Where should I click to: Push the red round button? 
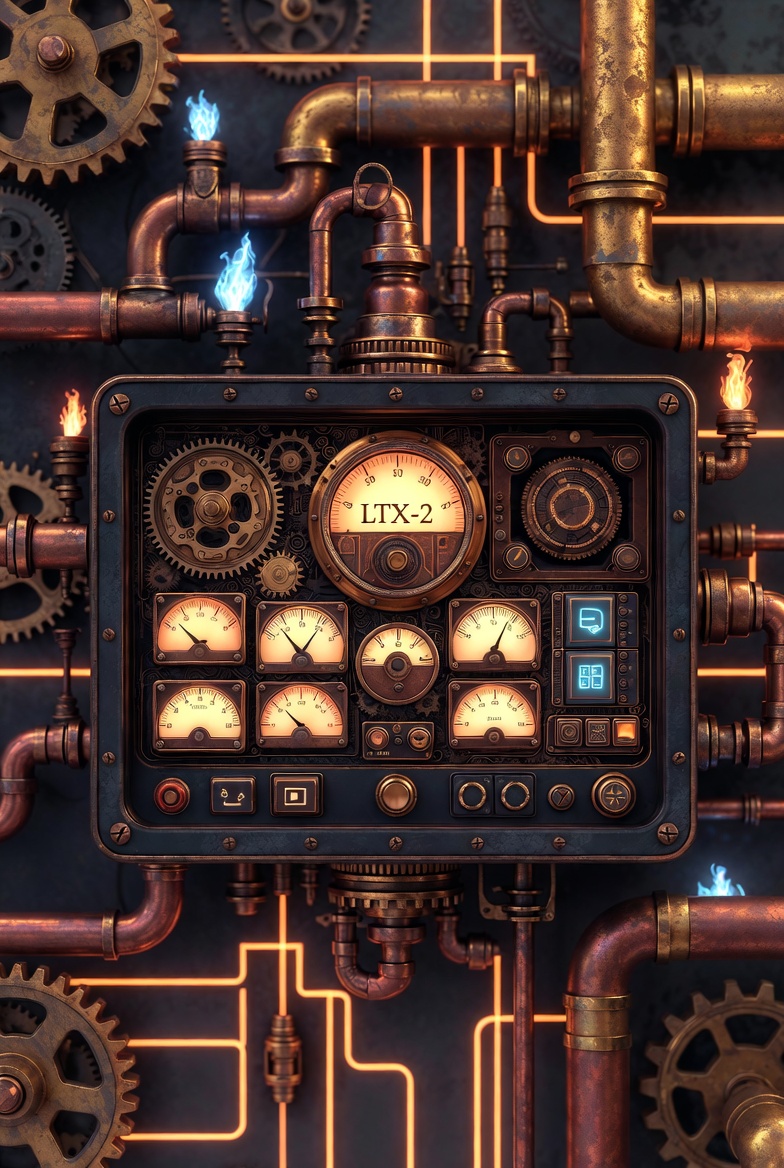pos(172,796)
